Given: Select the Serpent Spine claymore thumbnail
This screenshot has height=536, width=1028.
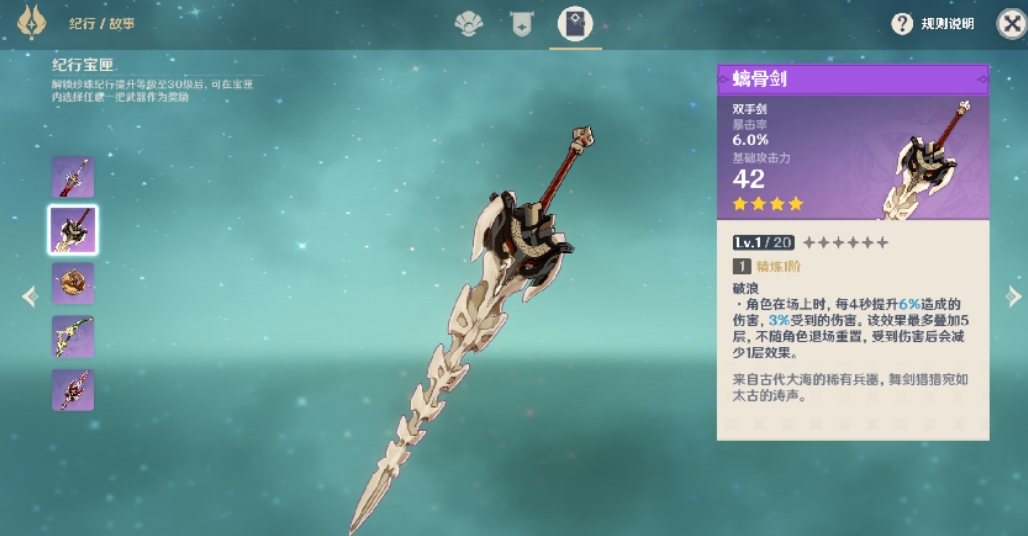Looking at the screenshot, I should (73, 230).
